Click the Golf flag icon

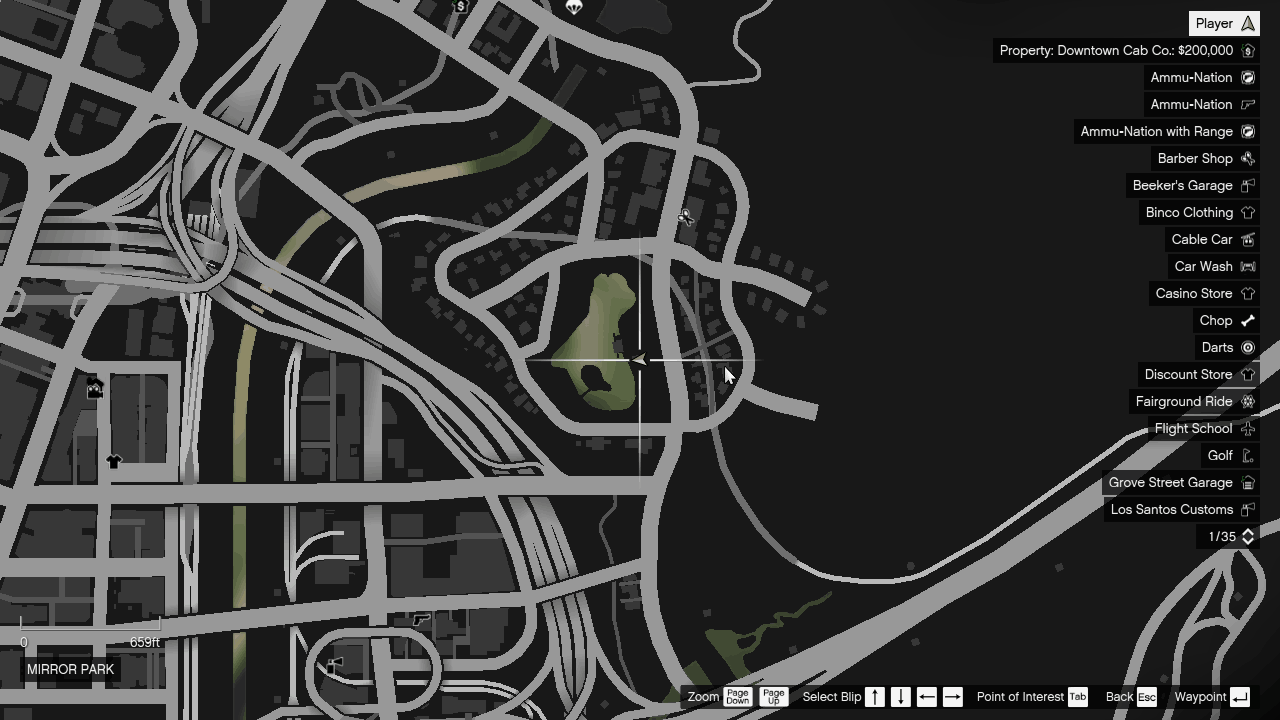pyautogui.click(x=1247, y=455)
